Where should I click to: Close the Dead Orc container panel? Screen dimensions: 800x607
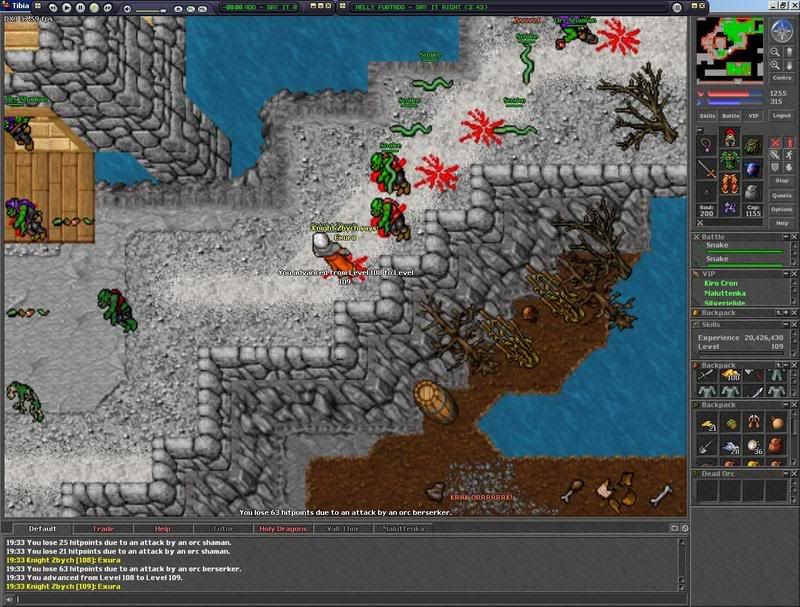pos(793,473)
